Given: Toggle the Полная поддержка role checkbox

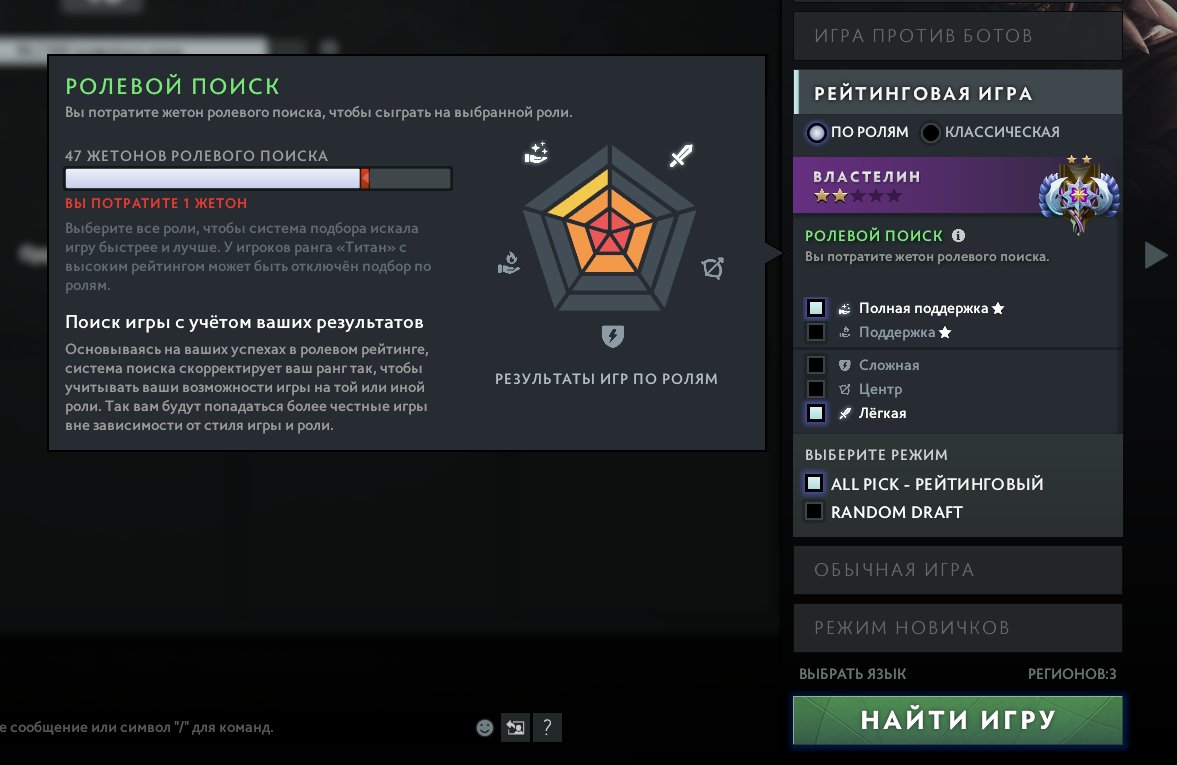Looking at the screenshot, I should (x=816, y=308).
